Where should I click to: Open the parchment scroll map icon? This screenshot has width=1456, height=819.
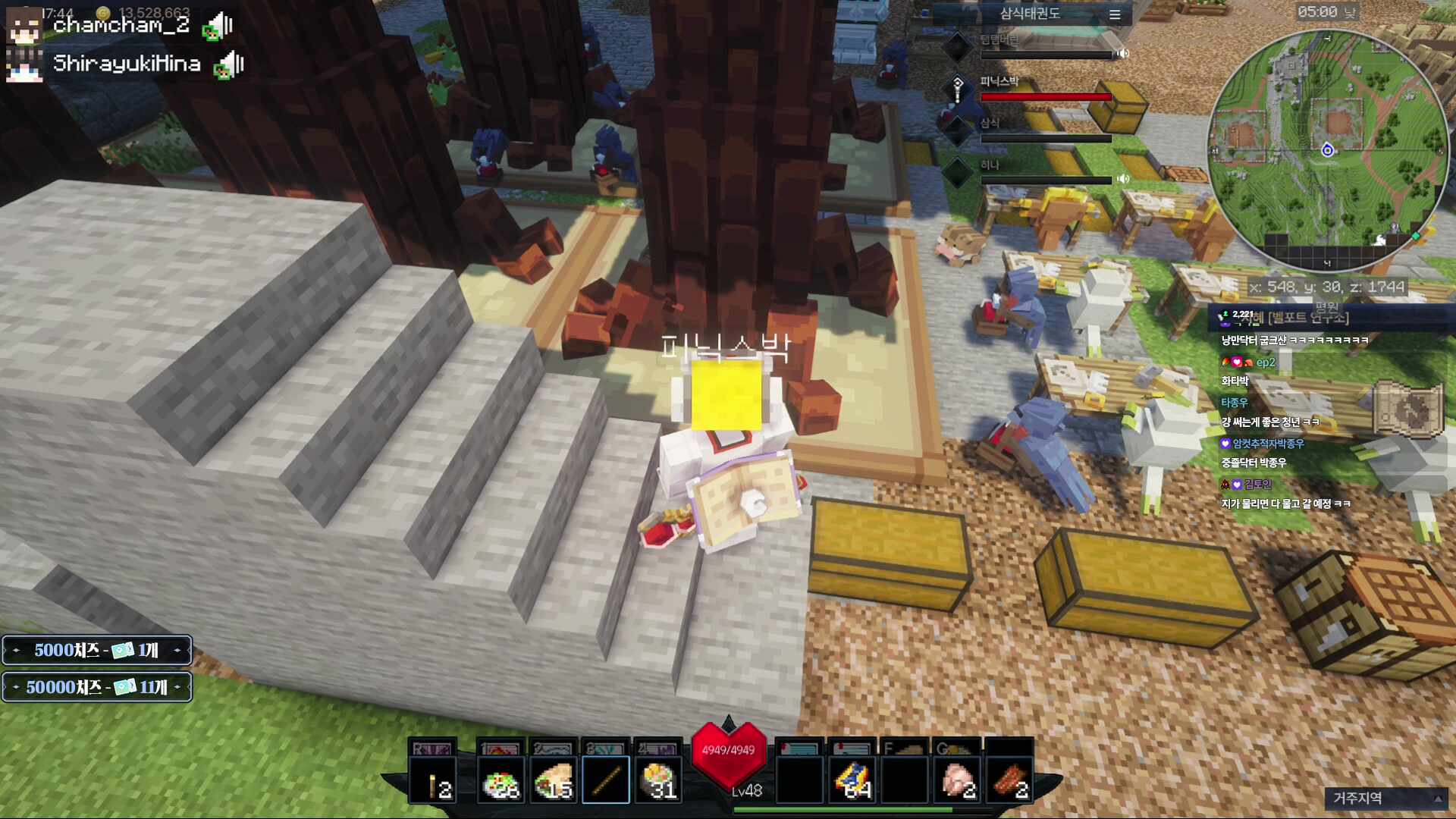(1407, 409)
